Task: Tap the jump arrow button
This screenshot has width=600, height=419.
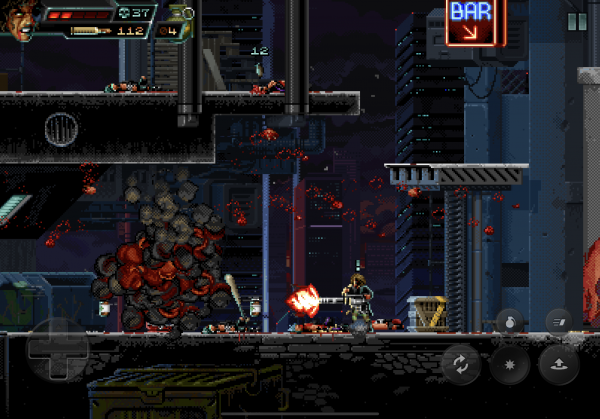Action: [x=558, y=363]
